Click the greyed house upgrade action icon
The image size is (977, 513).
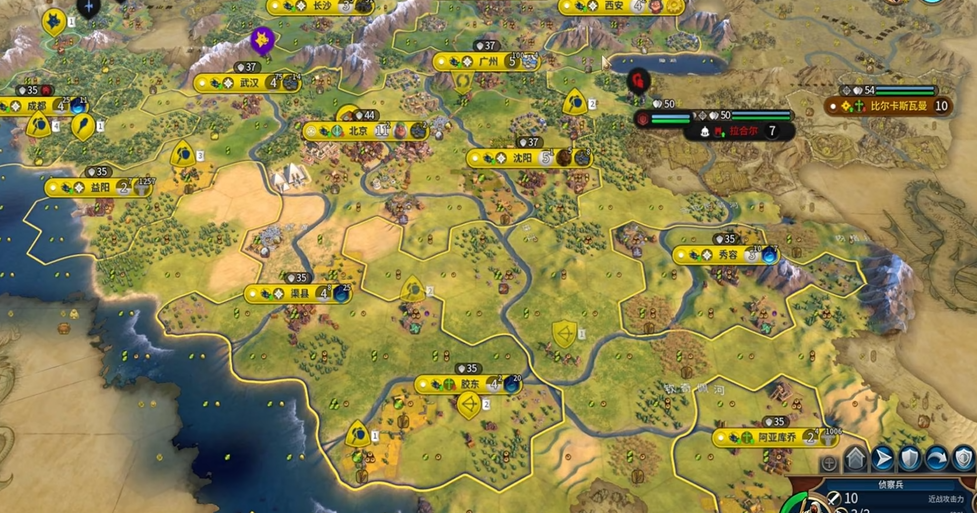click(x=856, y=459)
